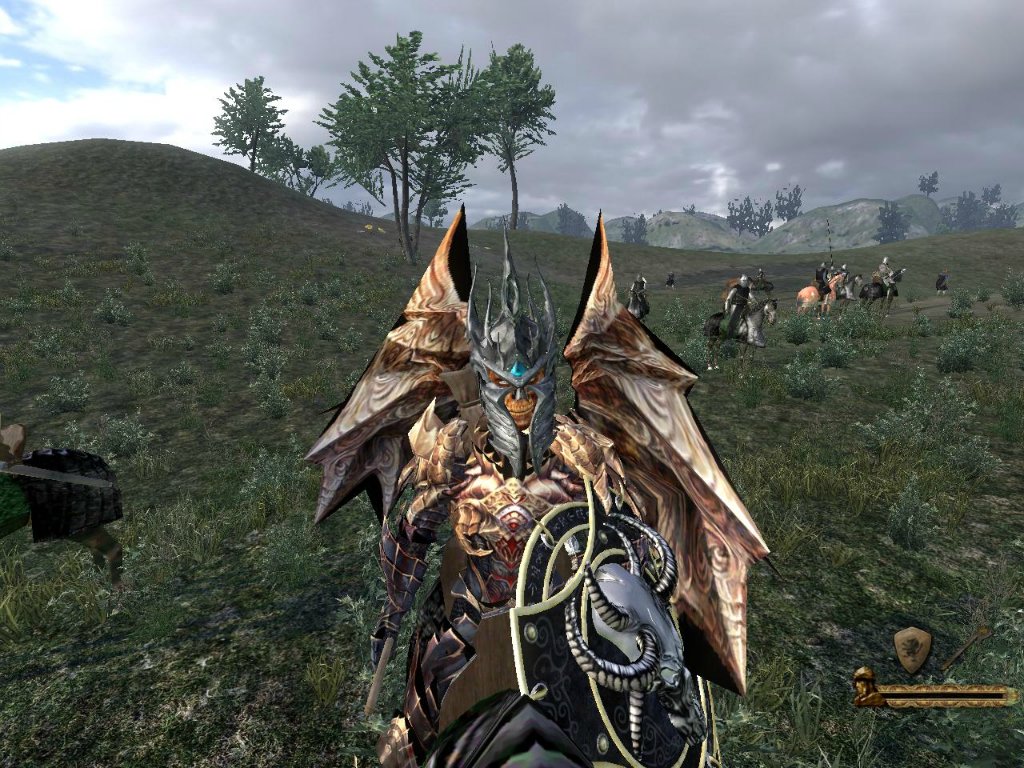The image size is (1024, 768).
Task: Select the equipped shield icon
Action: [911, 649]
